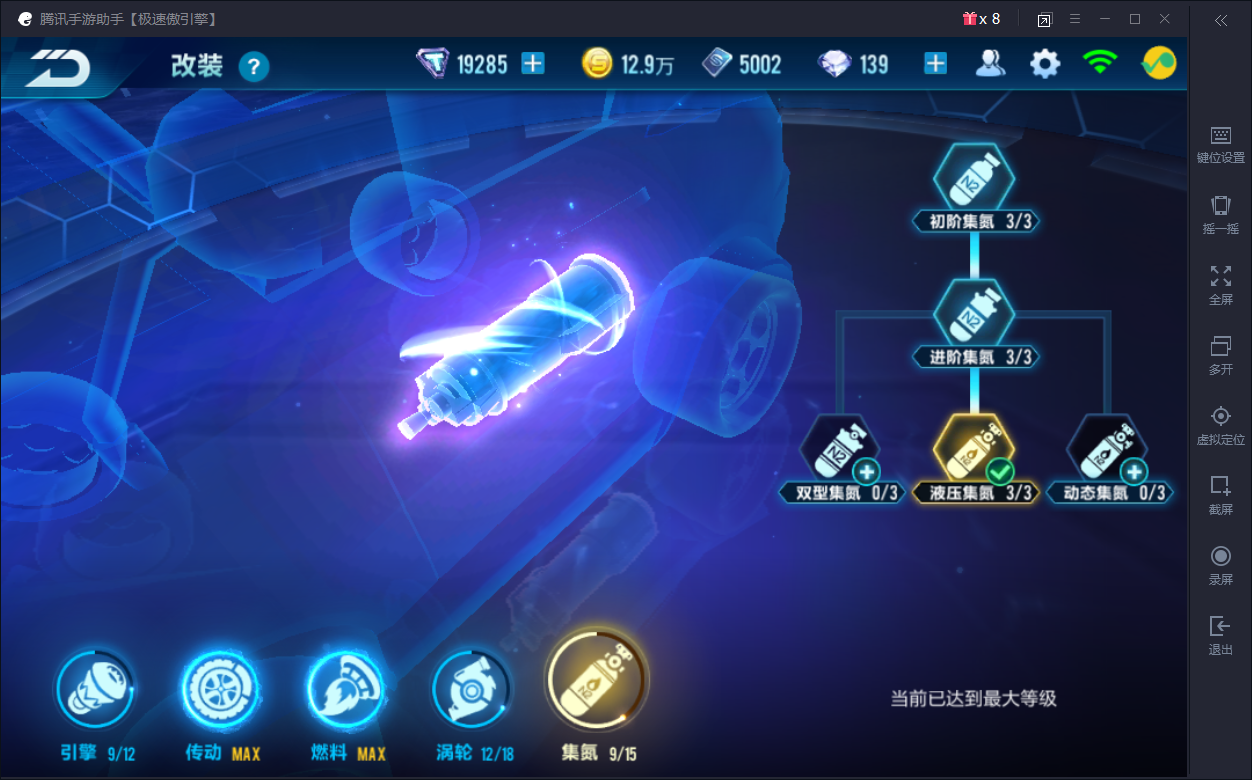Go back using the top-left arrow logo

click(x=58, y=67)
